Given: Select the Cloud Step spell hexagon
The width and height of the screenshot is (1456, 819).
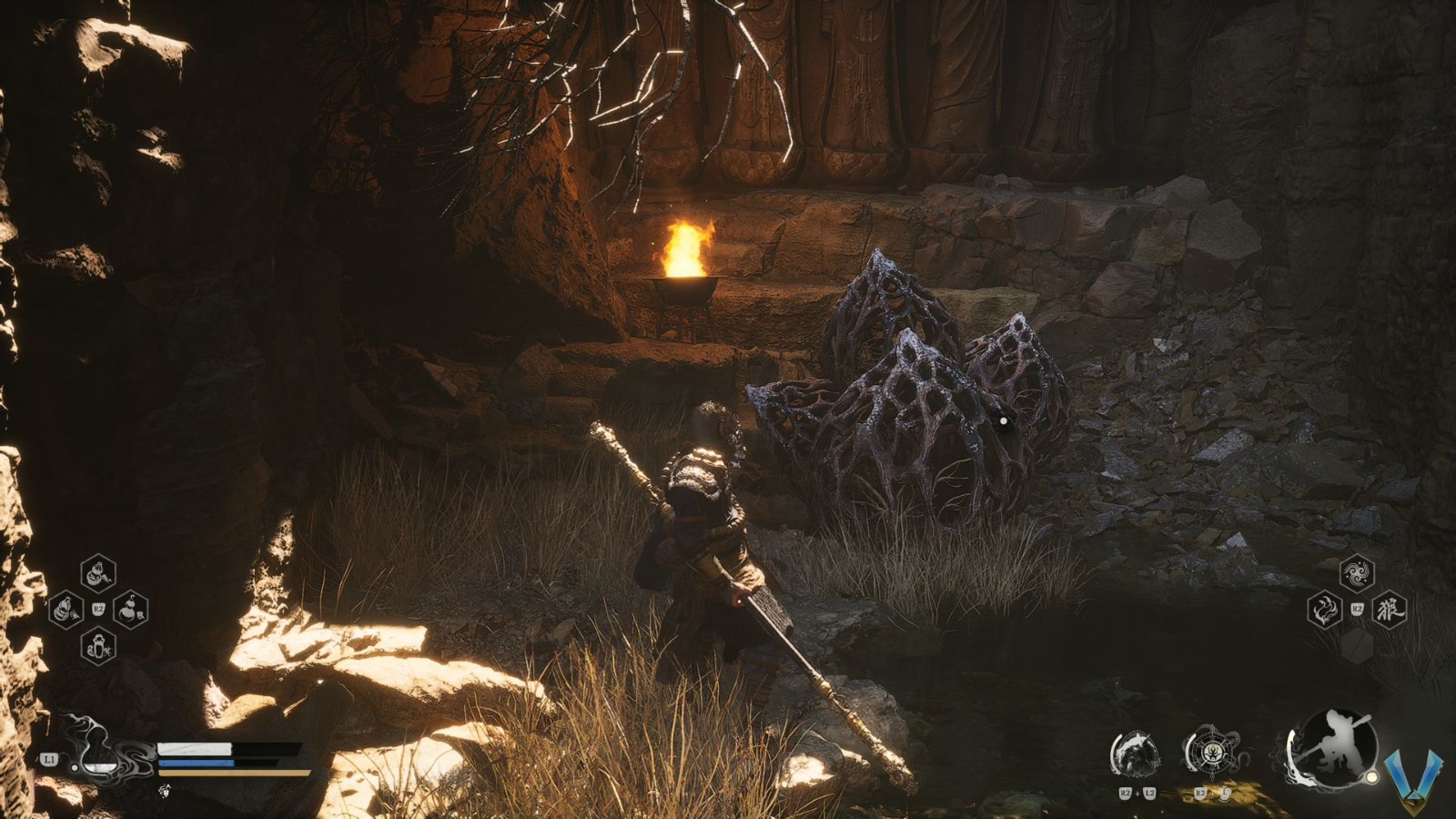Looking at the screenshot, I should pos(1358,571).
